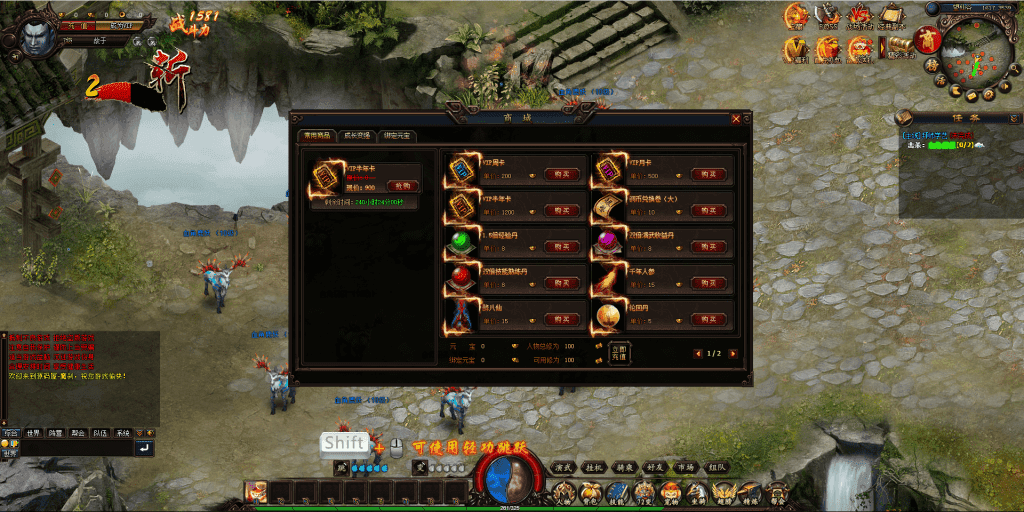Open the 技能 skills icon
Viewport: 1024px width, 512px height.
617,492
